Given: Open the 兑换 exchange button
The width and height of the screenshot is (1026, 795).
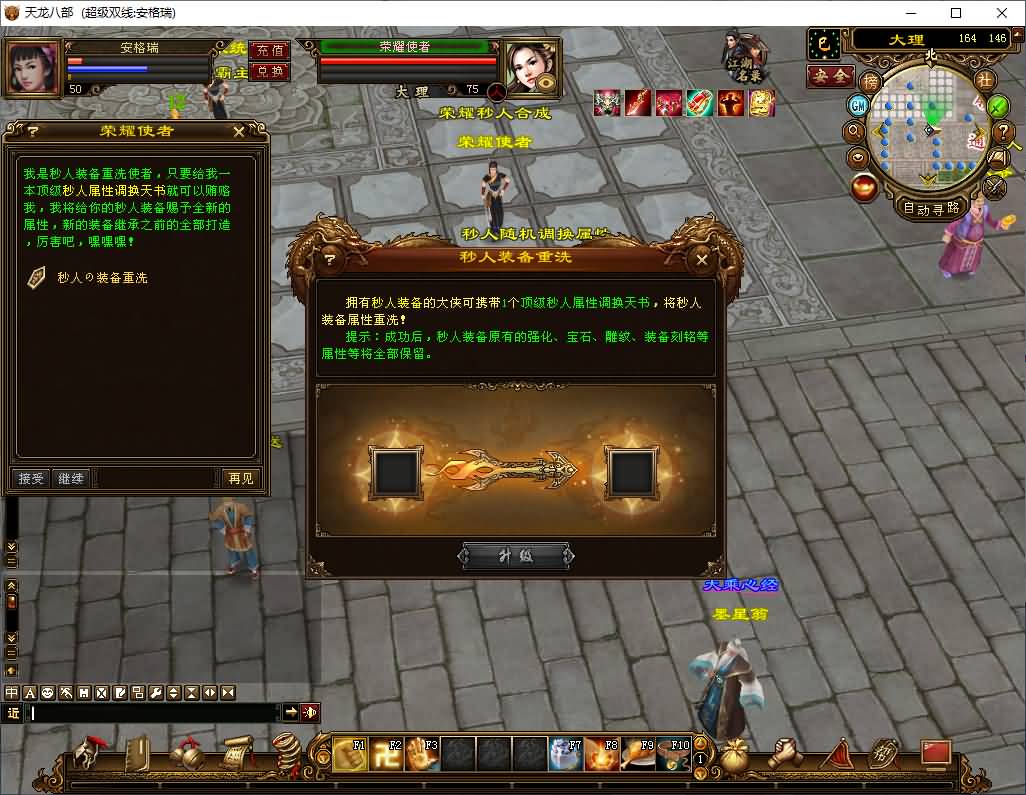Looking at the screenshot, I should click(x=269, y=71).
